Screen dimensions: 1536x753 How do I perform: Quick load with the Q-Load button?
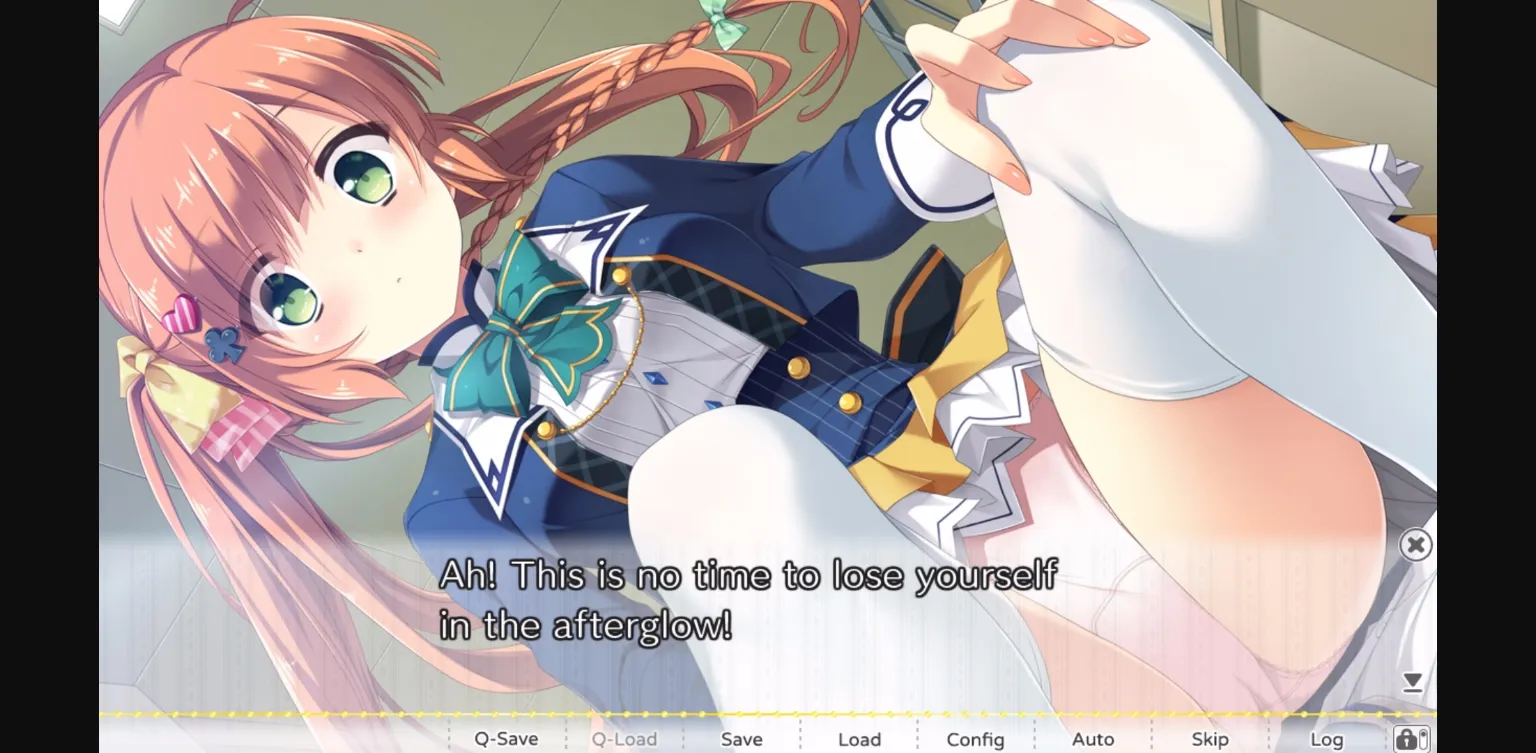(624, 738)
